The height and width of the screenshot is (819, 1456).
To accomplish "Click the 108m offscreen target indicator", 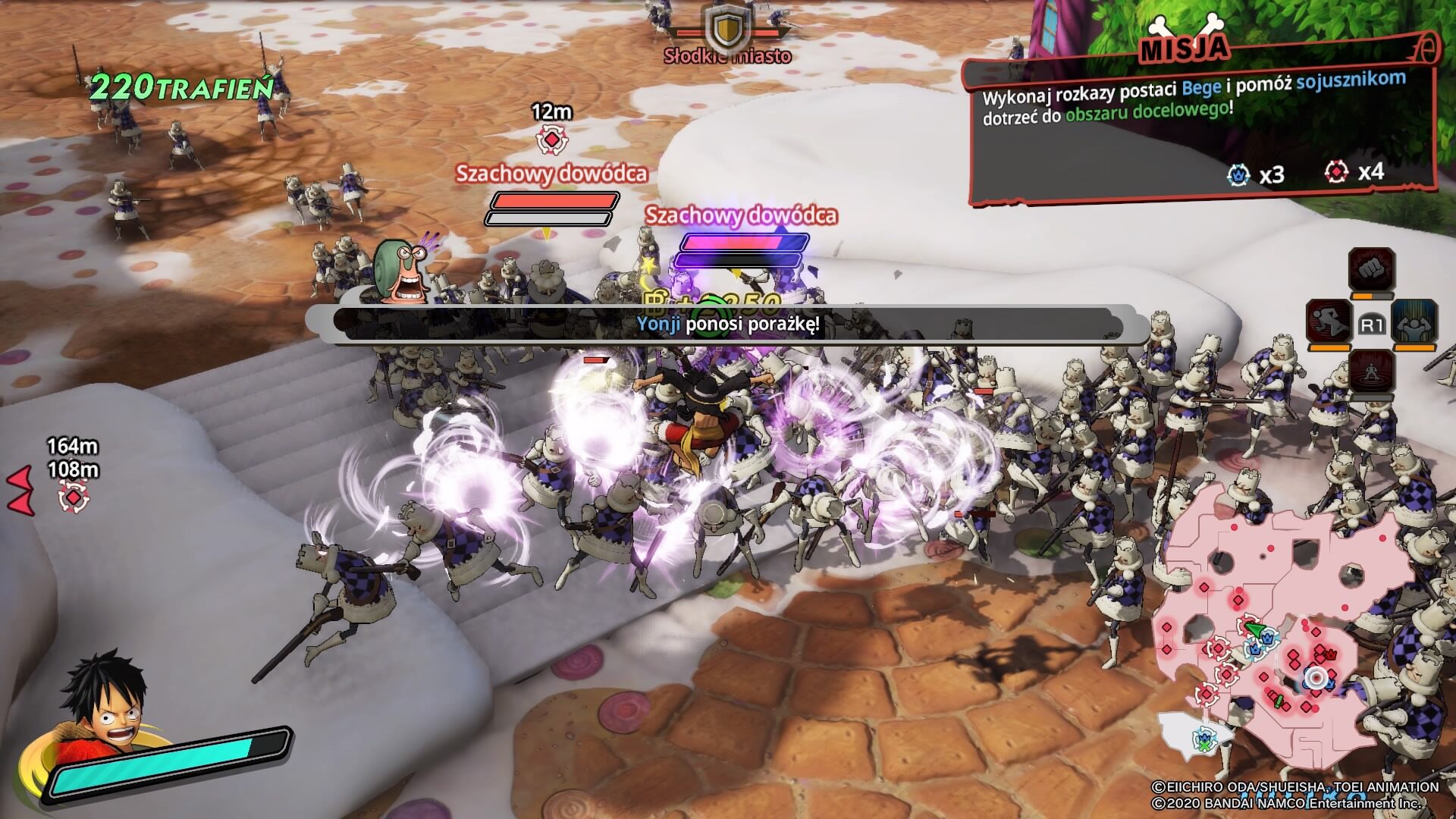I will point(74,497).
